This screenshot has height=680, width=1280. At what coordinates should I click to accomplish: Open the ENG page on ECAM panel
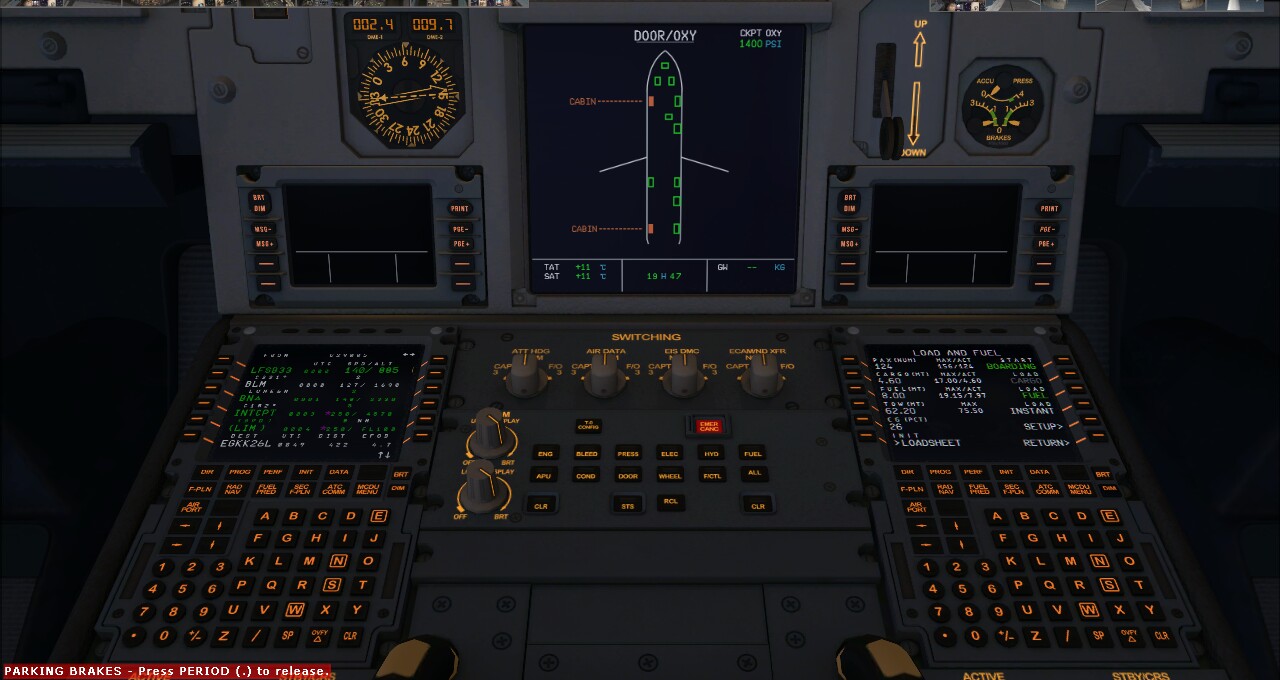(545, 454)
